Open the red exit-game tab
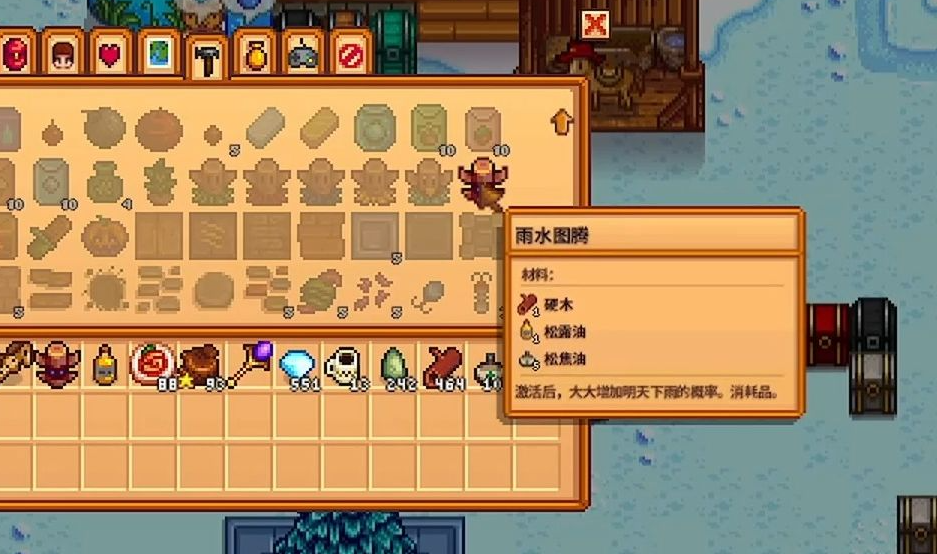The width and height of the screenshot is (937, 554). [x=351, y=55]
